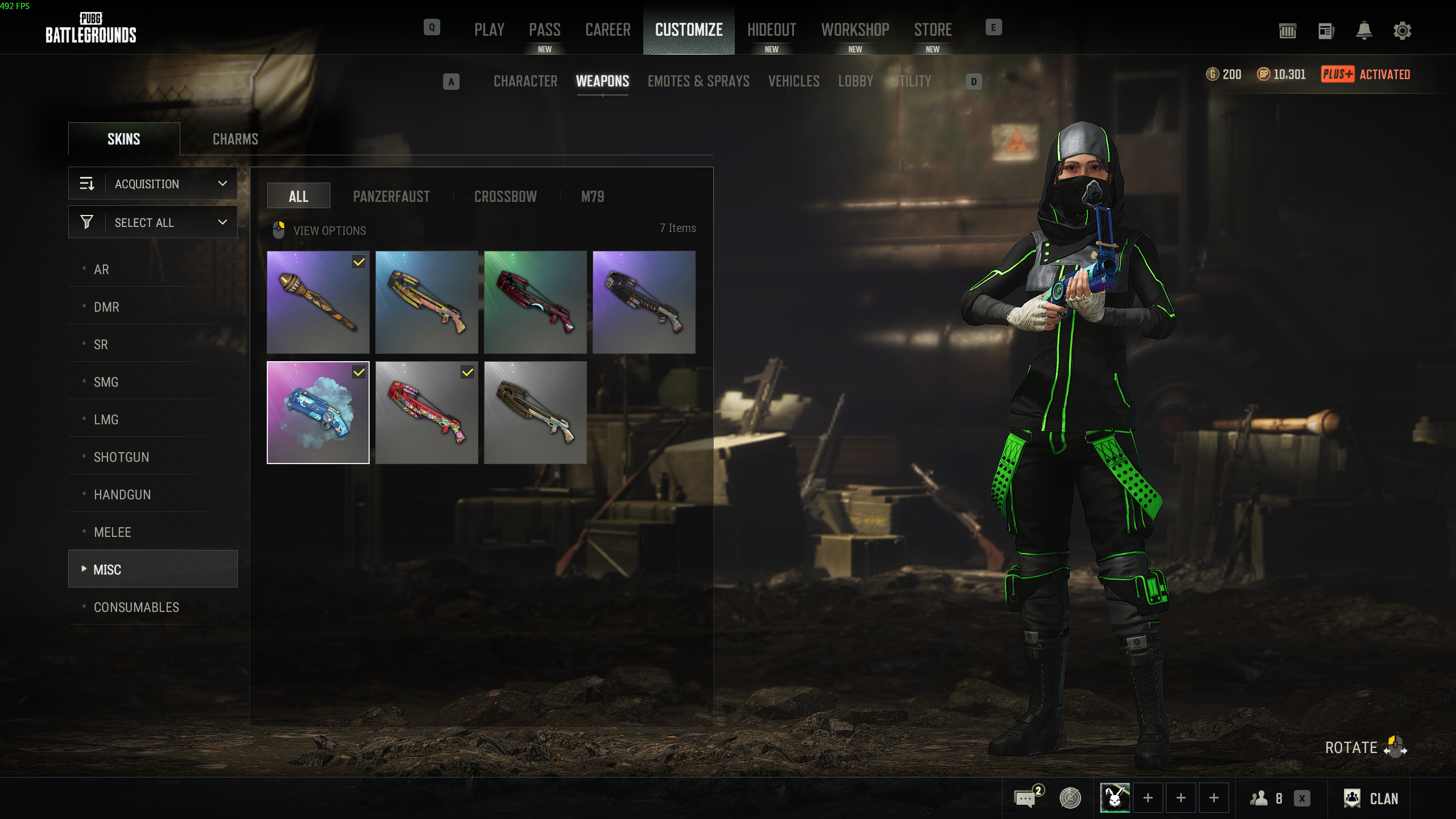The height and width of the screenshot is (819, 1456).
Task: Choose the blue M79 cloud skin
Action: pyautogui.click(x=318, y=412)
